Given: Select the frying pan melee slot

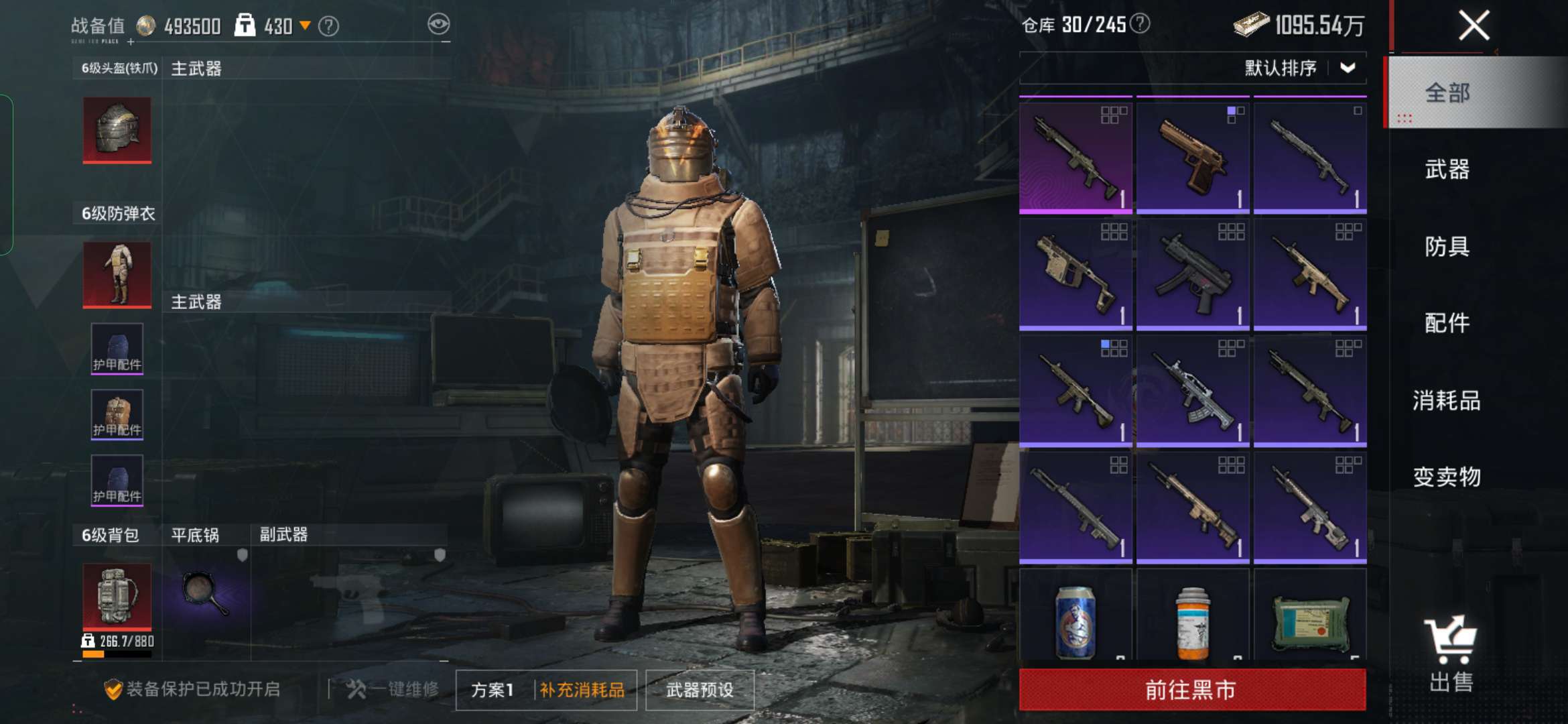Looking at the screenshot, I should click(x=206, y=593).
